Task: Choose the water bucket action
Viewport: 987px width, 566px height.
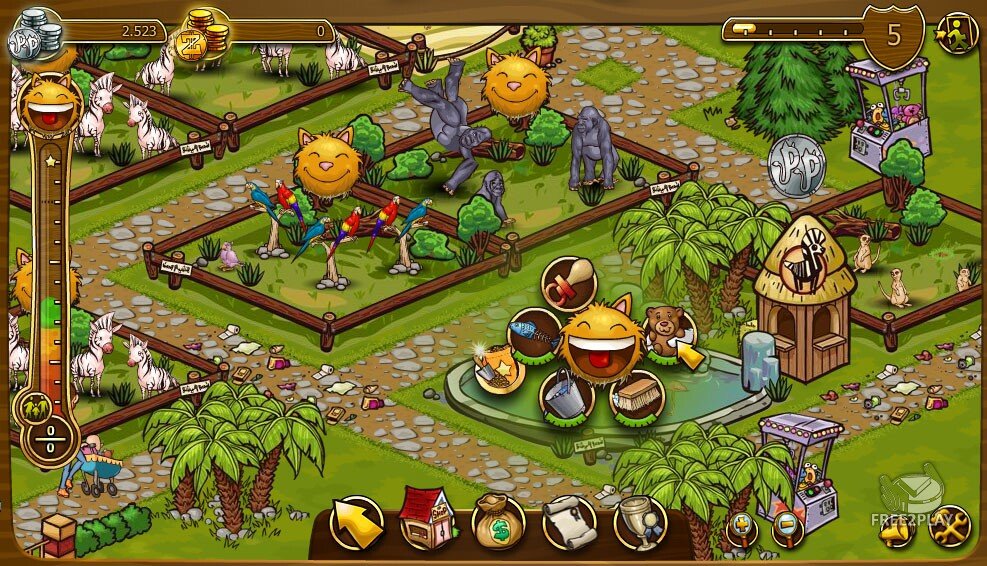Action: pyautogui.click(x=567, y=396)
